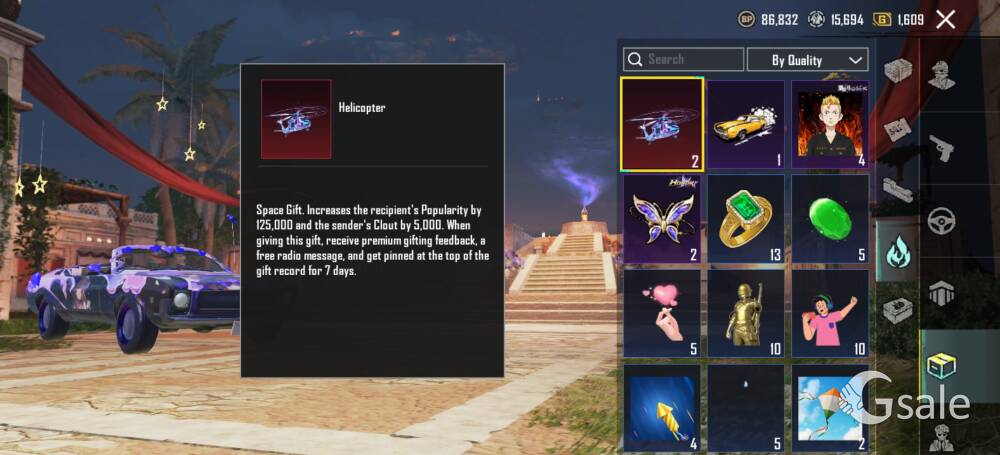The width and height of the screenshot is (1000, 455).
Task: Select the yellow sports car gift
Action: [746, 124]
